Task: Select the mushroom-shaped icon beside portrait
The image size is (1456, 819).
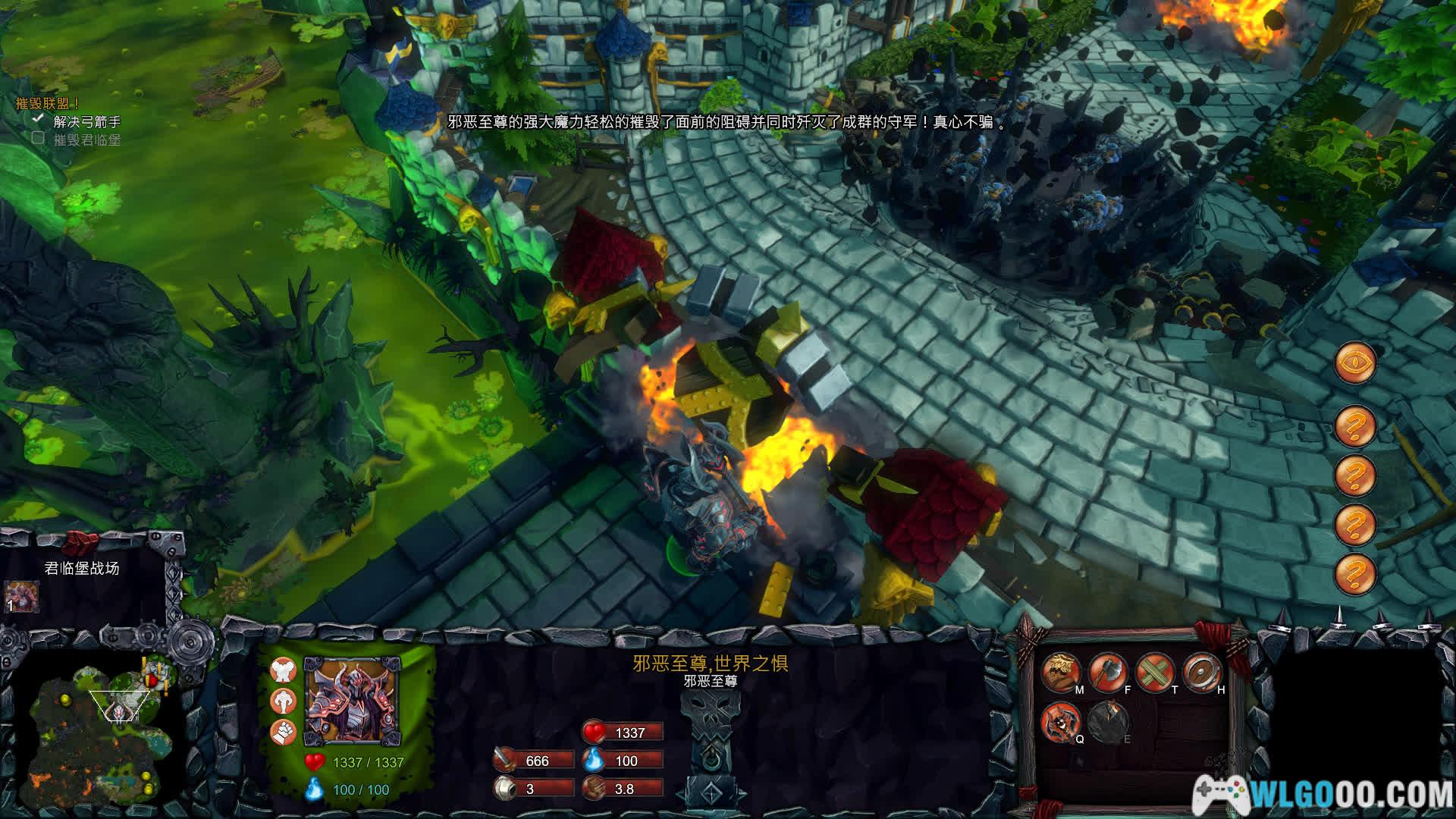Action: coord(283,701)
